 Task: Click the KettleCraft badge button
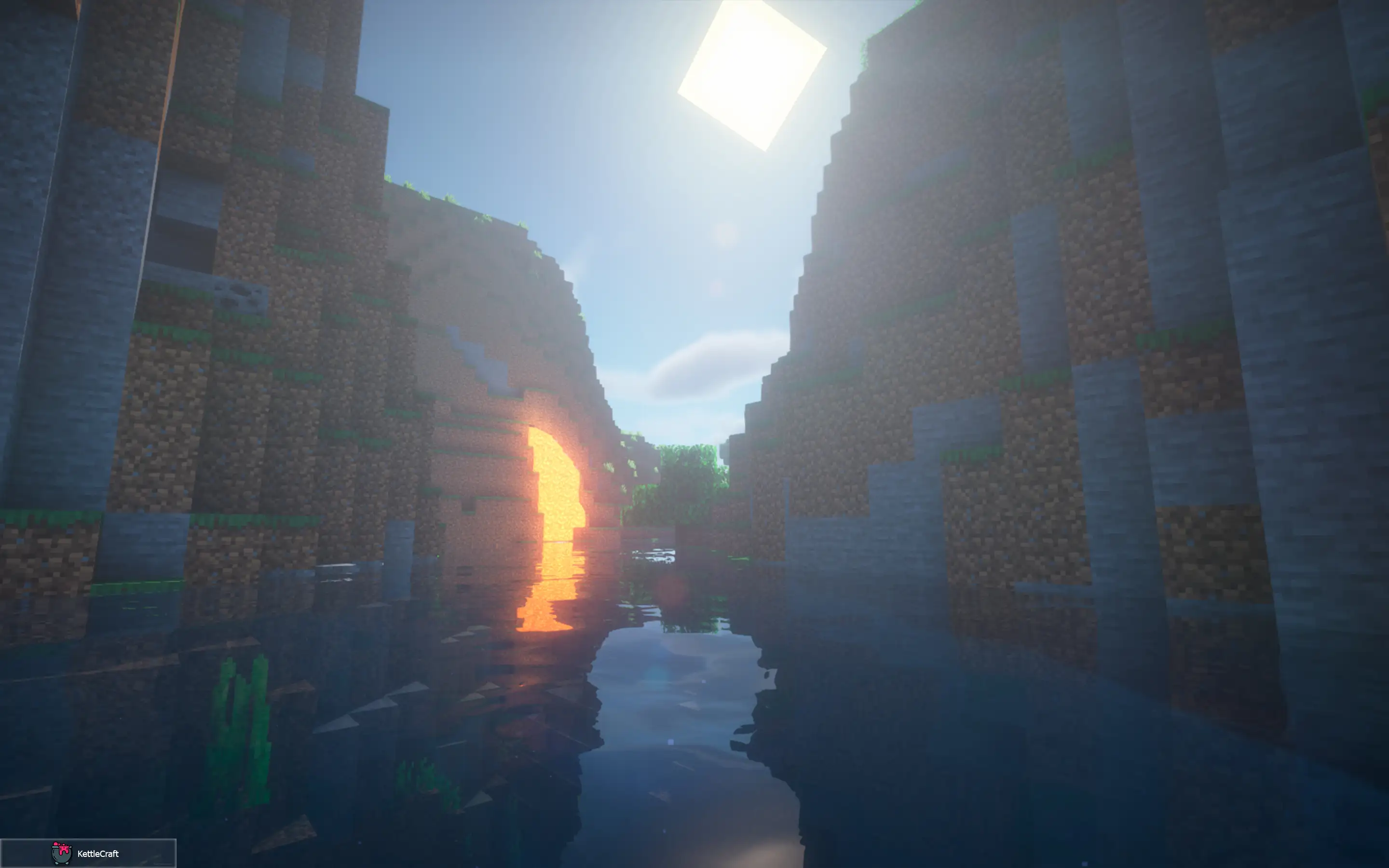pos(88,853)
